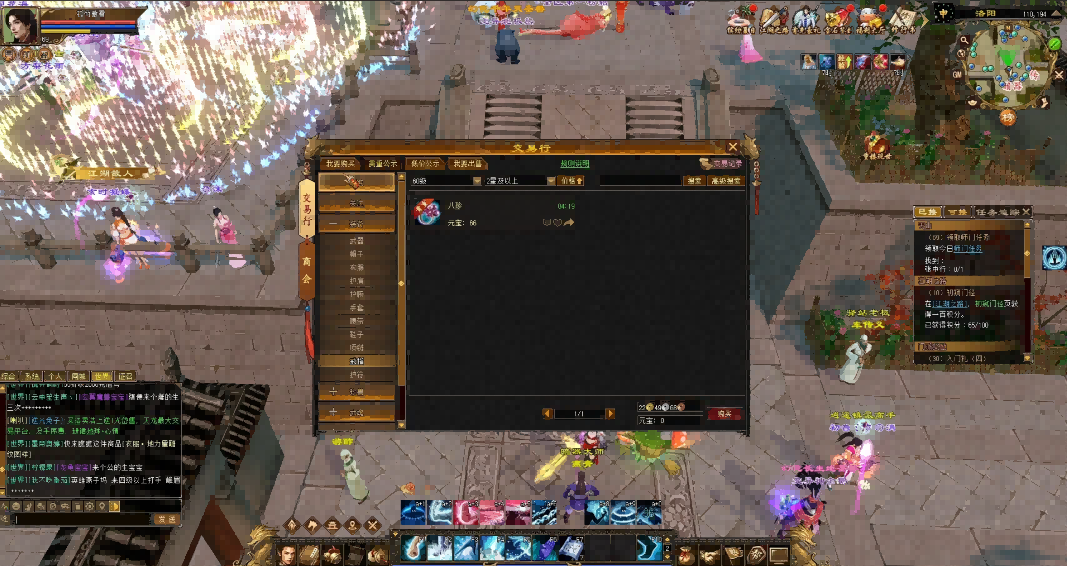Switch chat to the 世界 channel tab
Screen dimensions: 1067x566
tap(102, 377)
